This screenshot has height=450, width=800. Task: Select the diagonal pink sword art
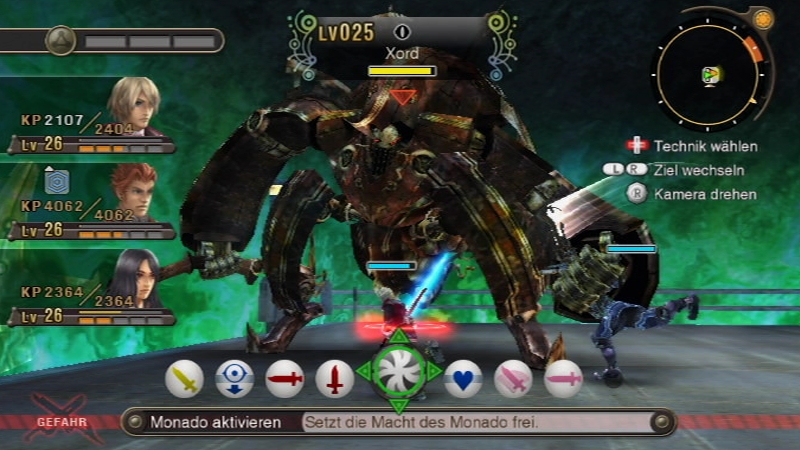click(x=513, y=379)
